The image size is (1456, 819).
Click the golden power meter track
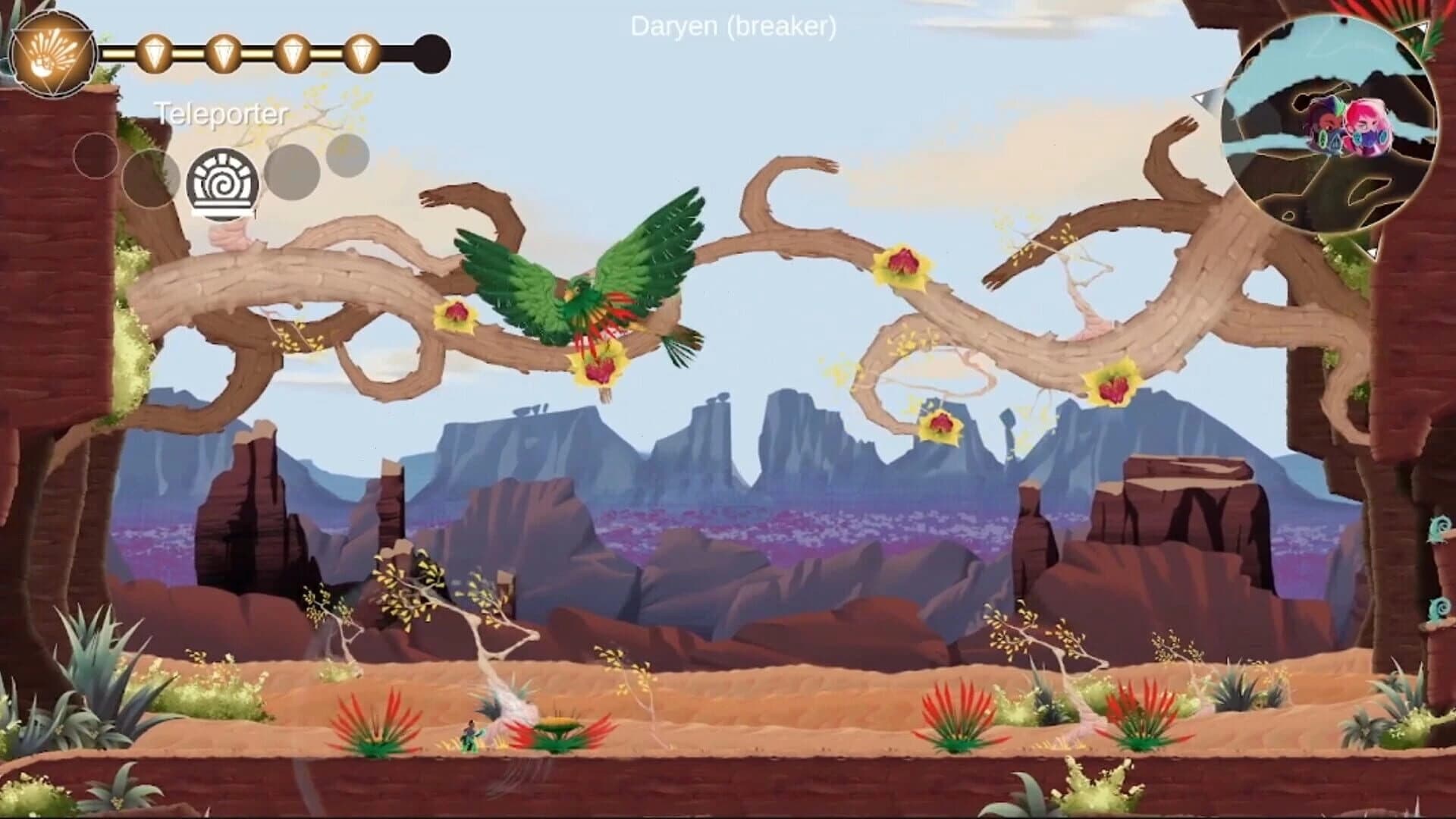point(258,52)
